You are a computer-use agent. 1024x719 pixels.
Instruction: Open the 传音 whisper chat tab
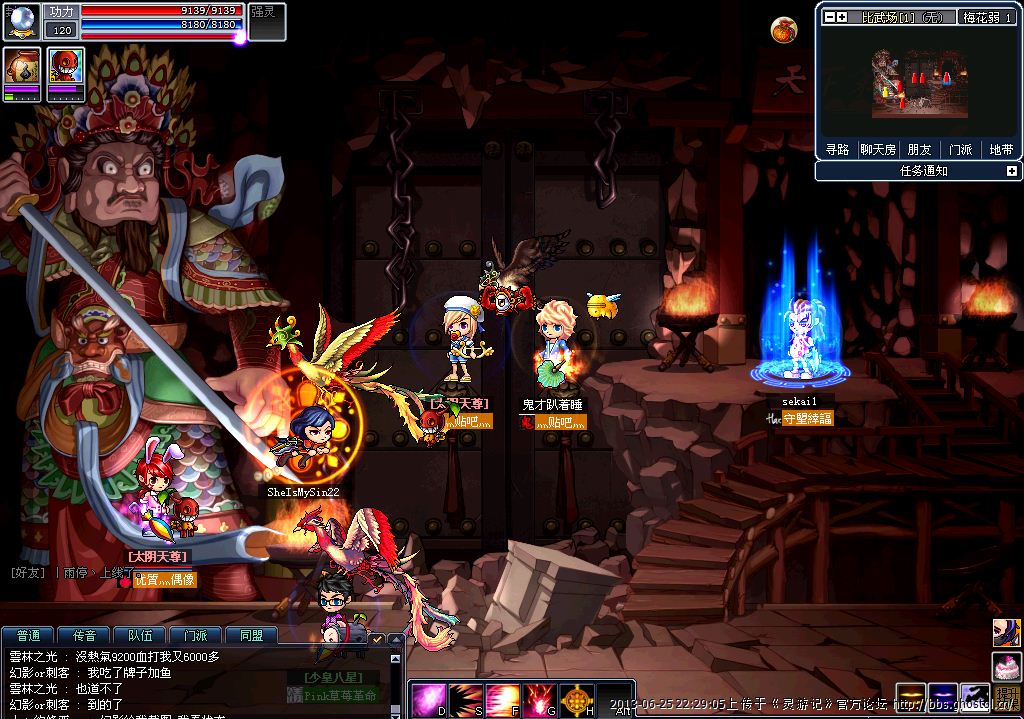tap(84, 635)
